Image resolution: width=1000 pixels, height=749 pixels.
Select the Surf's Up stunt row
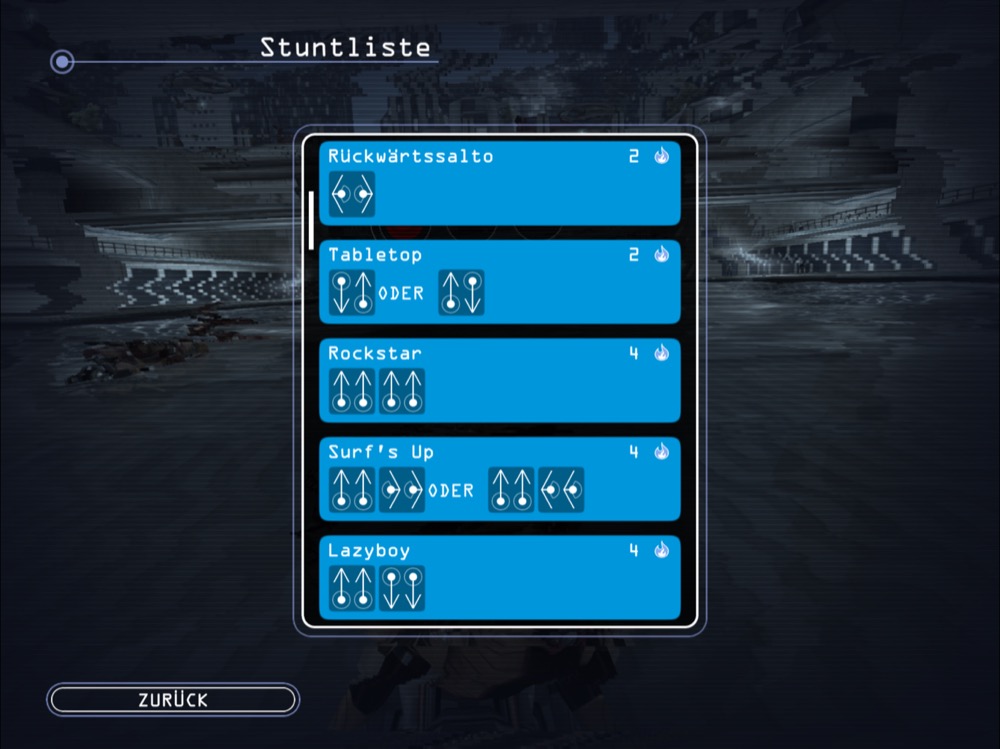click(500, 478)
